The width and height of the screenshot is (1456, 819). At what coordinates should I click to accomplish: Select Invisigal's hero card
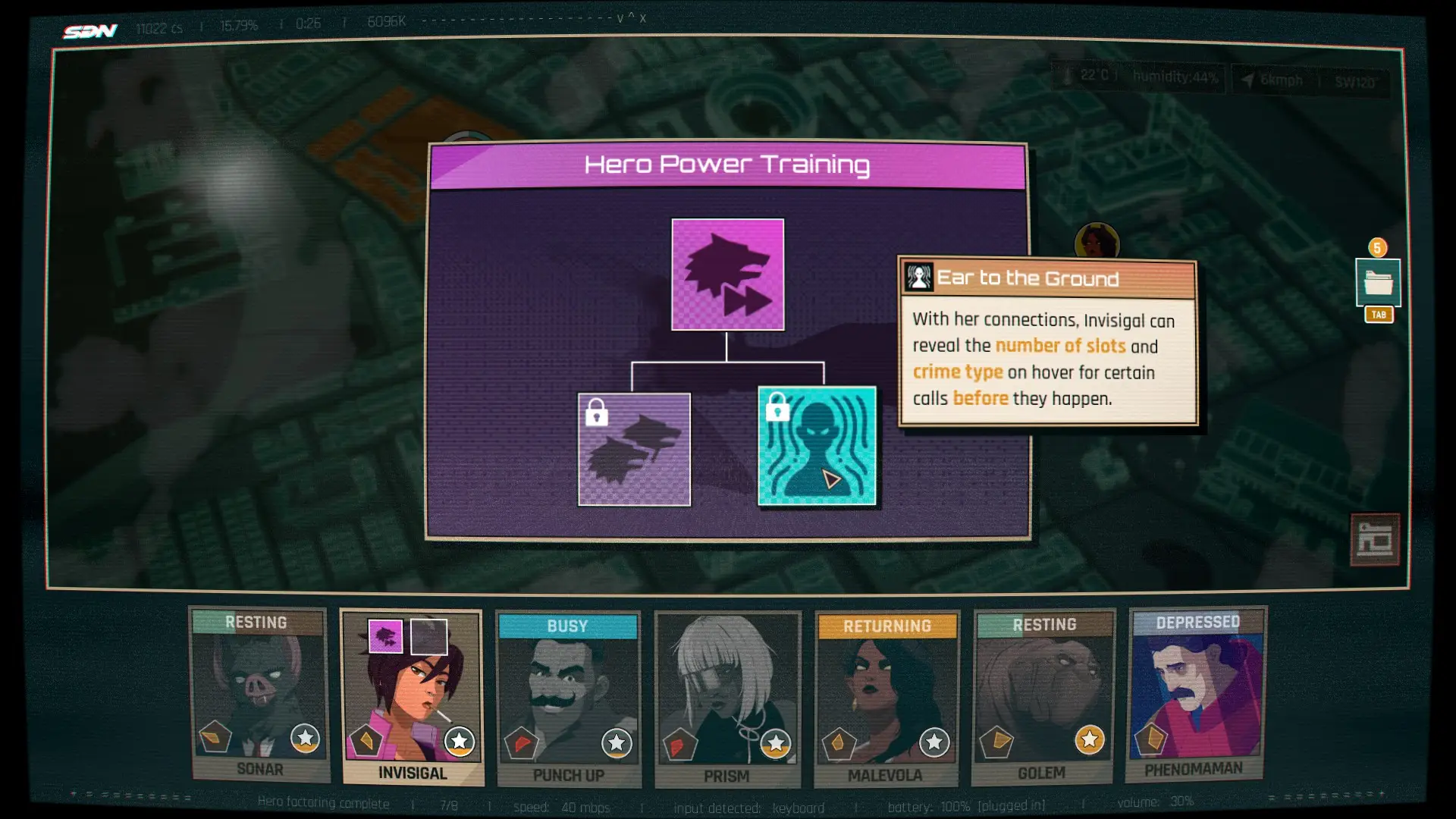[x=412, y=696]
